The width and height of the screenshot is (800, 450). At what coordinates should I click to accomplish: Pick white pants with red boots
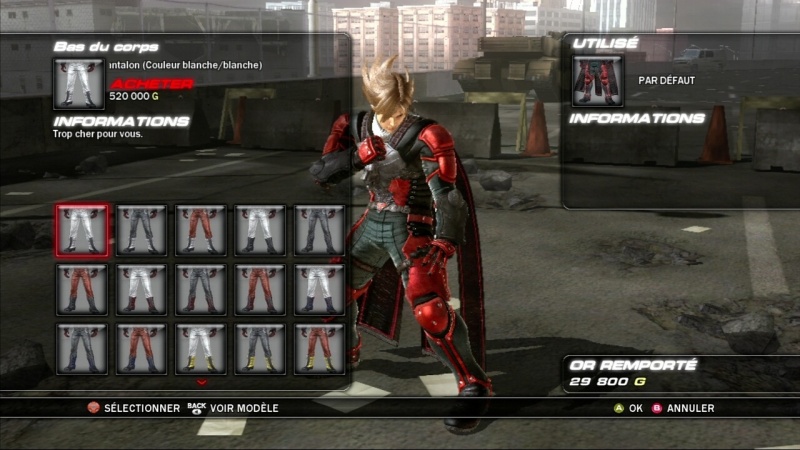click(141, 289)
